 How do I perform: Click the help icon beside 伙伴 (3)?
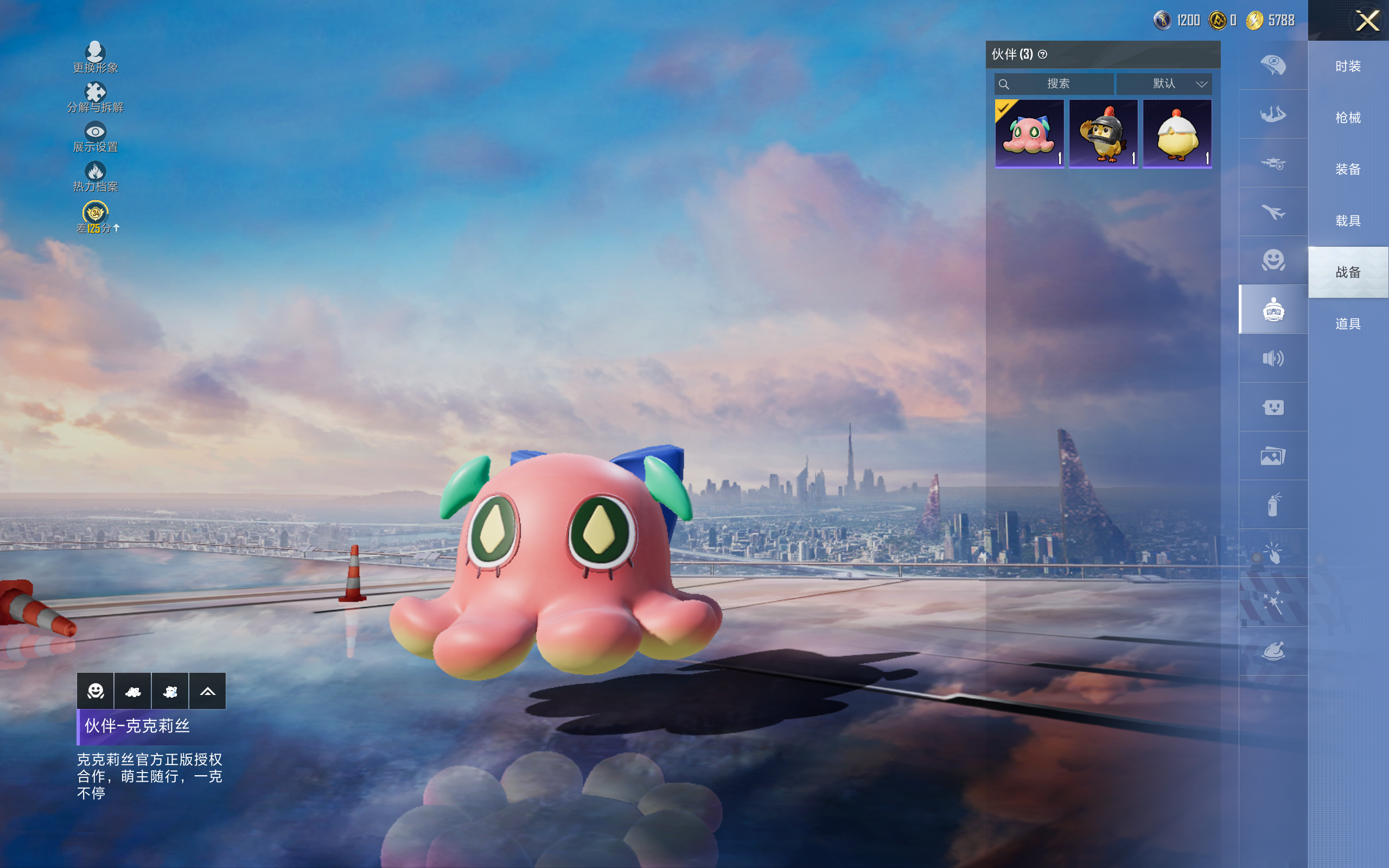coord(1043,55)
